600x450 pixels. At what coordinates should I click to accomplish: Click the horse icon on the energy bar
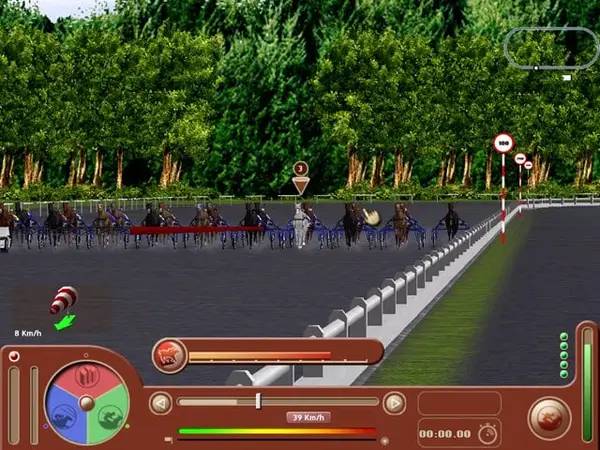[169, 354]
